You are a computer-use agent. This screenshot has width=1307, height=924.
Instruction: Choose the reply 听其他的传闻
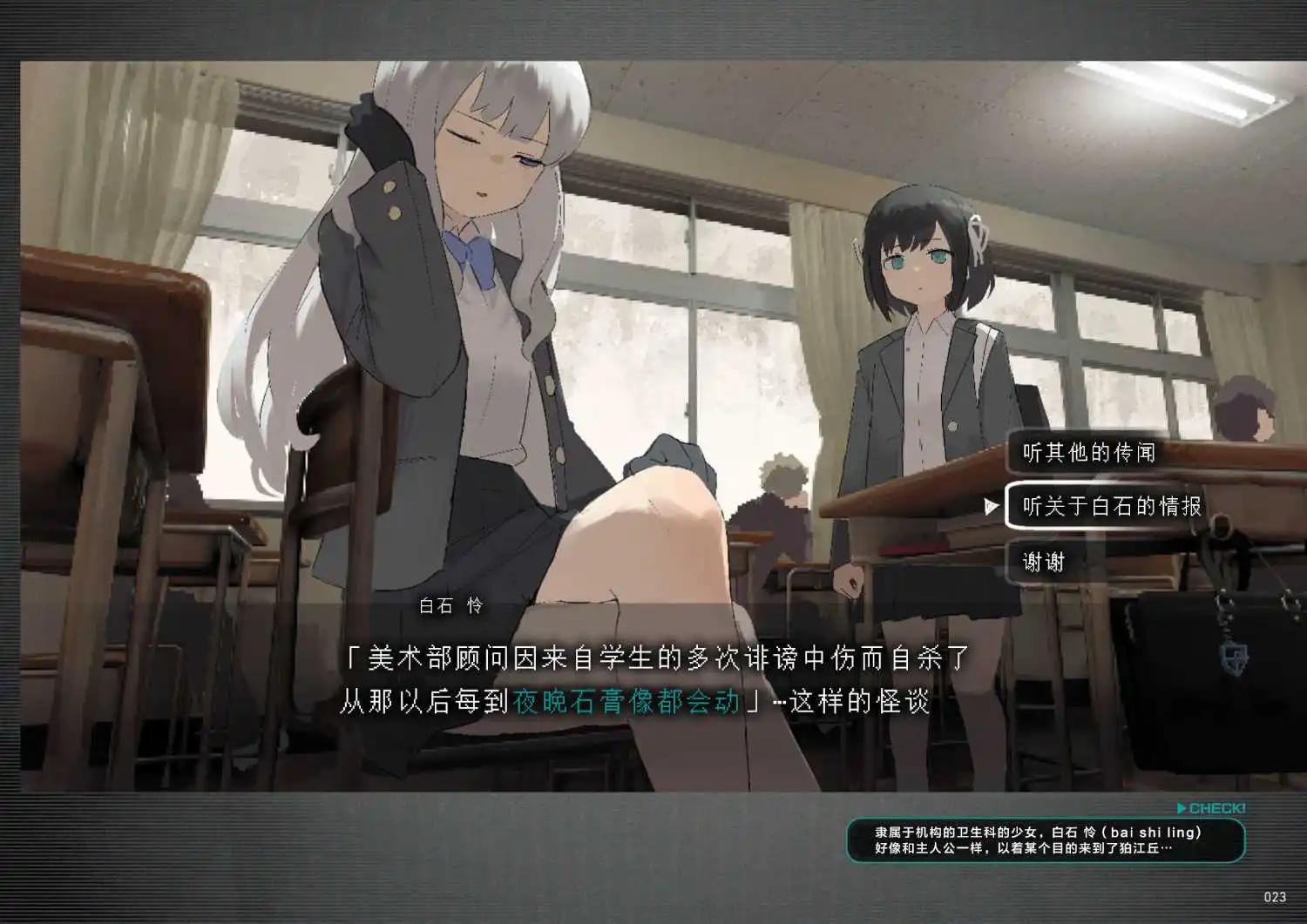click(x=1089, y=453)
